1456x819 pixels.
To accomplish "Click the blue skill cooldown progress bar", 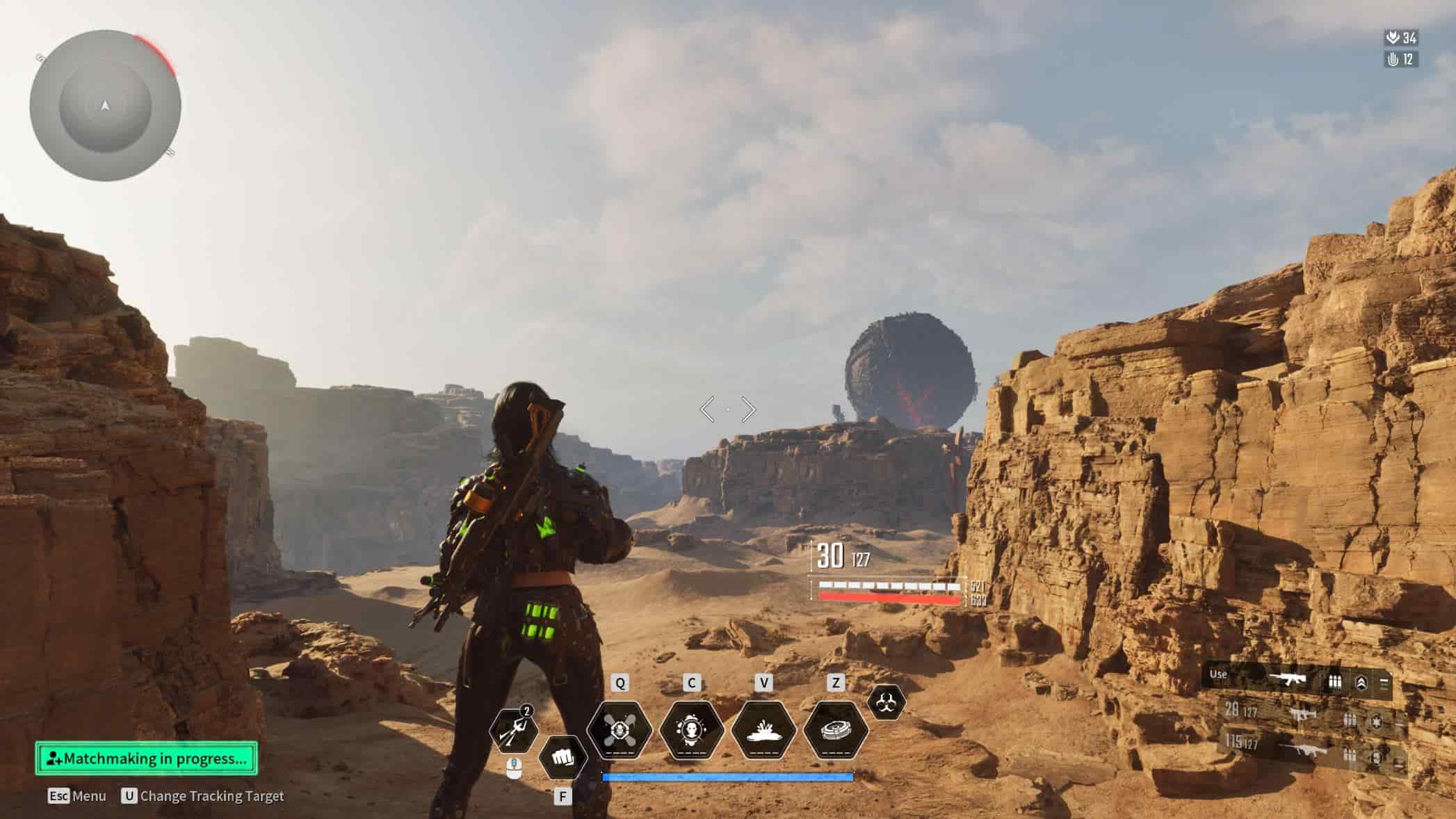I will (728, 777).
